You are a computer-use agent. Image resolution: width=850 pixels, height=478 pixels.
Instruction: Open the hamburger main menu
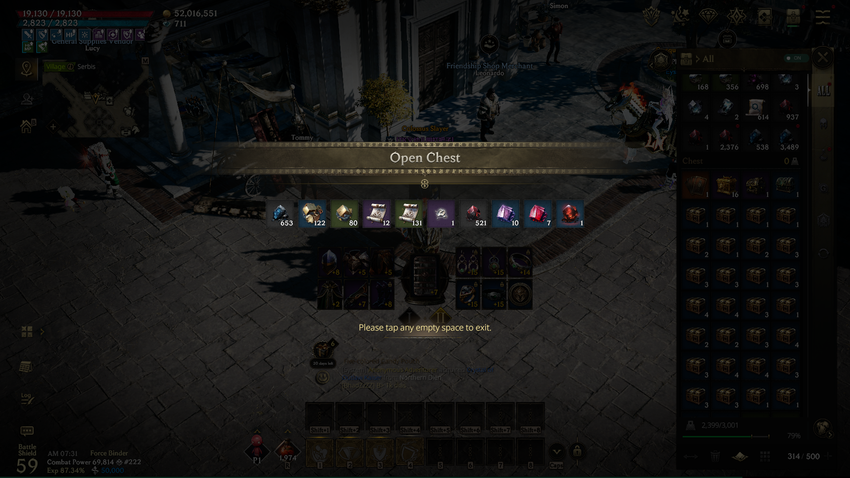pos(822,17)
